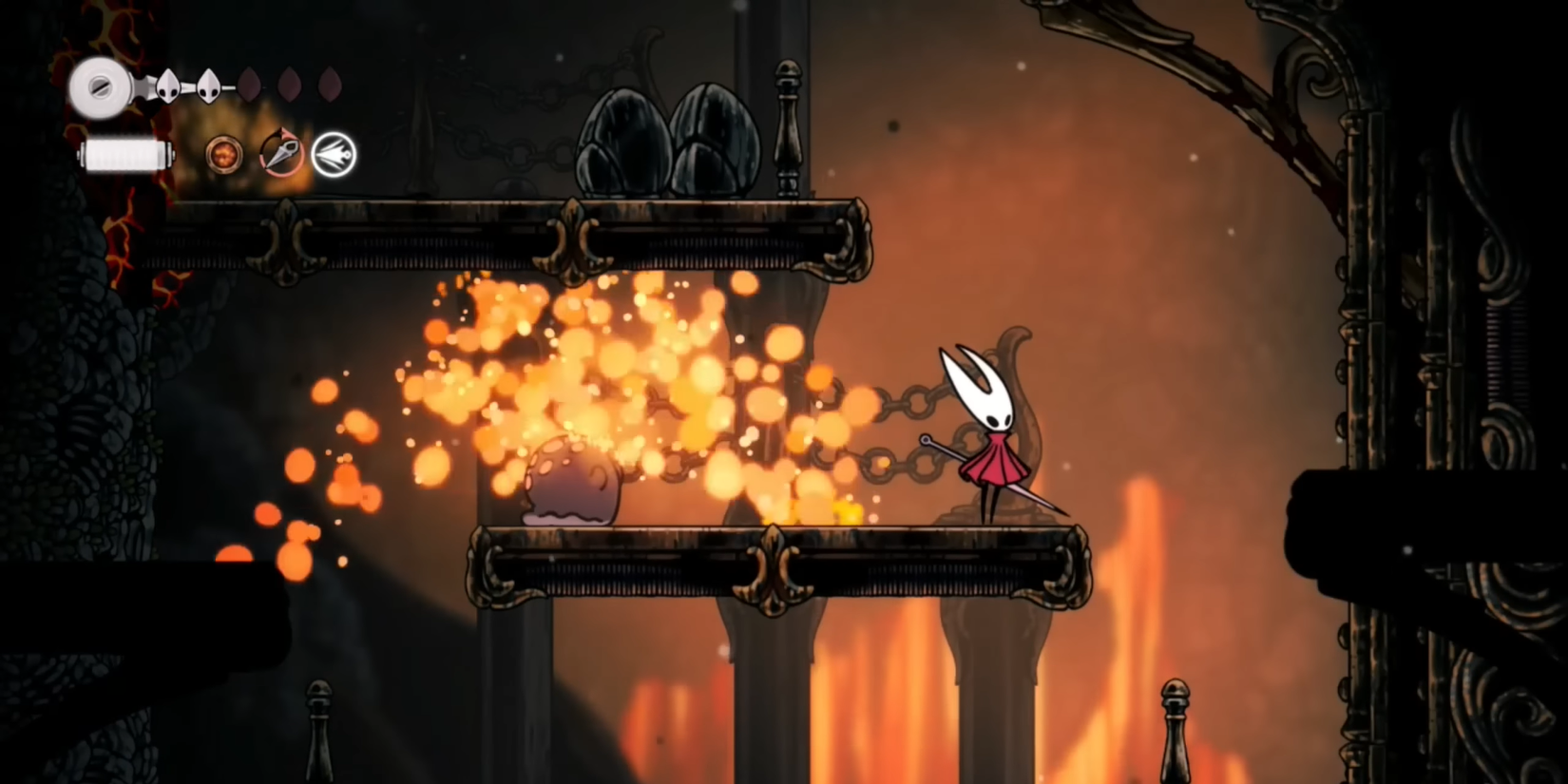The image size is (1568, 784).
Task: Click the orange rosary bead counter icon
Action: [223, 155]
